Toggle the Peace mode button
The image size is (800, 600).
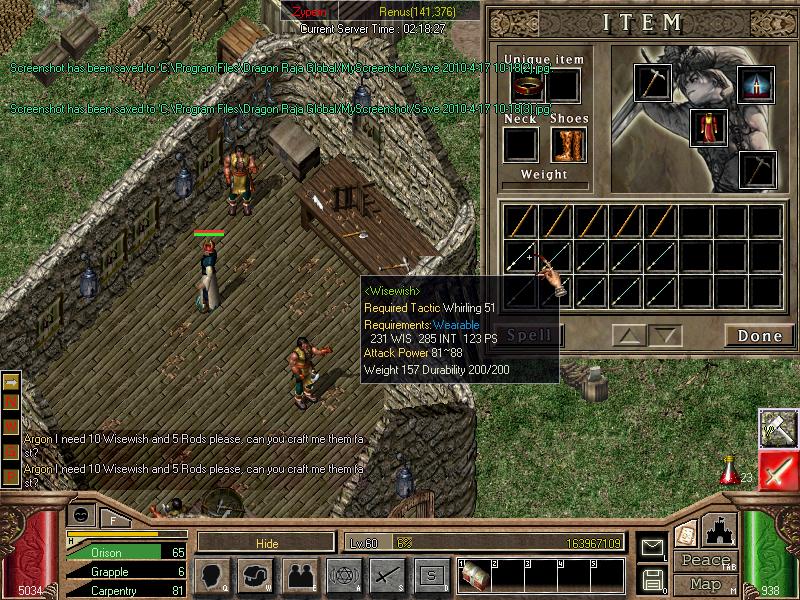(706, 561)
